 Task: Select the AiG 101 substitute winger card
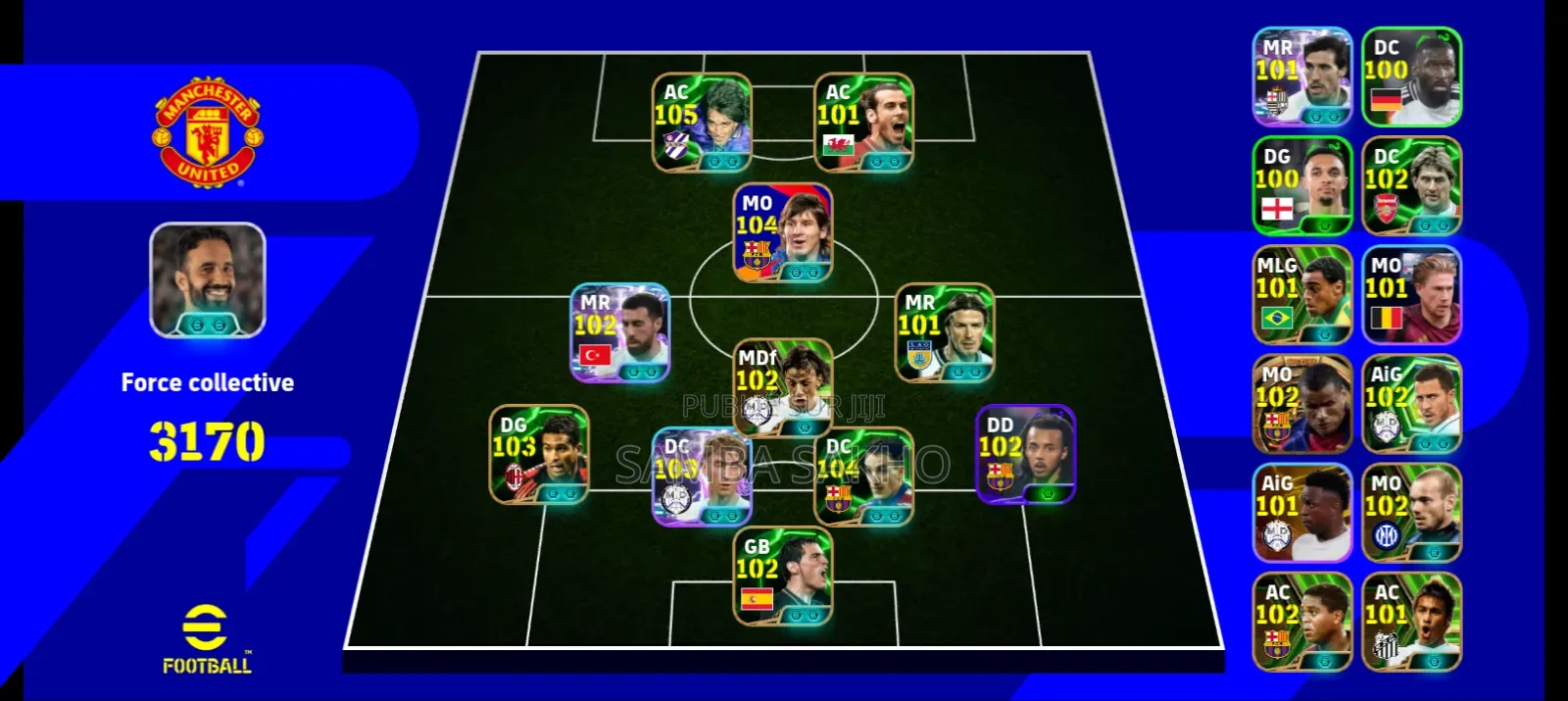coord(1302,513)
